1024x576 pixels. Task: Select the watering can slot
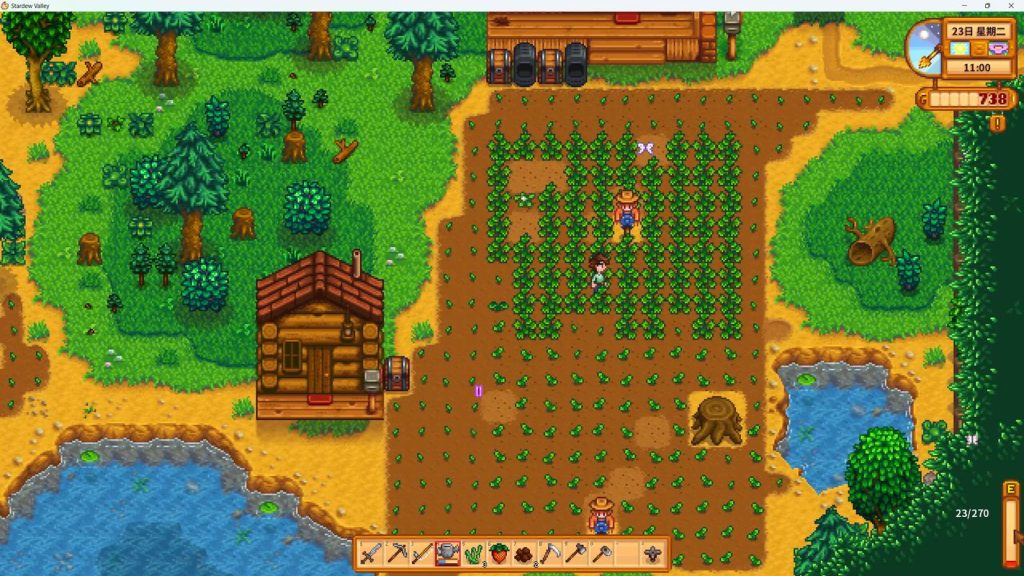[x=448, y=553]
